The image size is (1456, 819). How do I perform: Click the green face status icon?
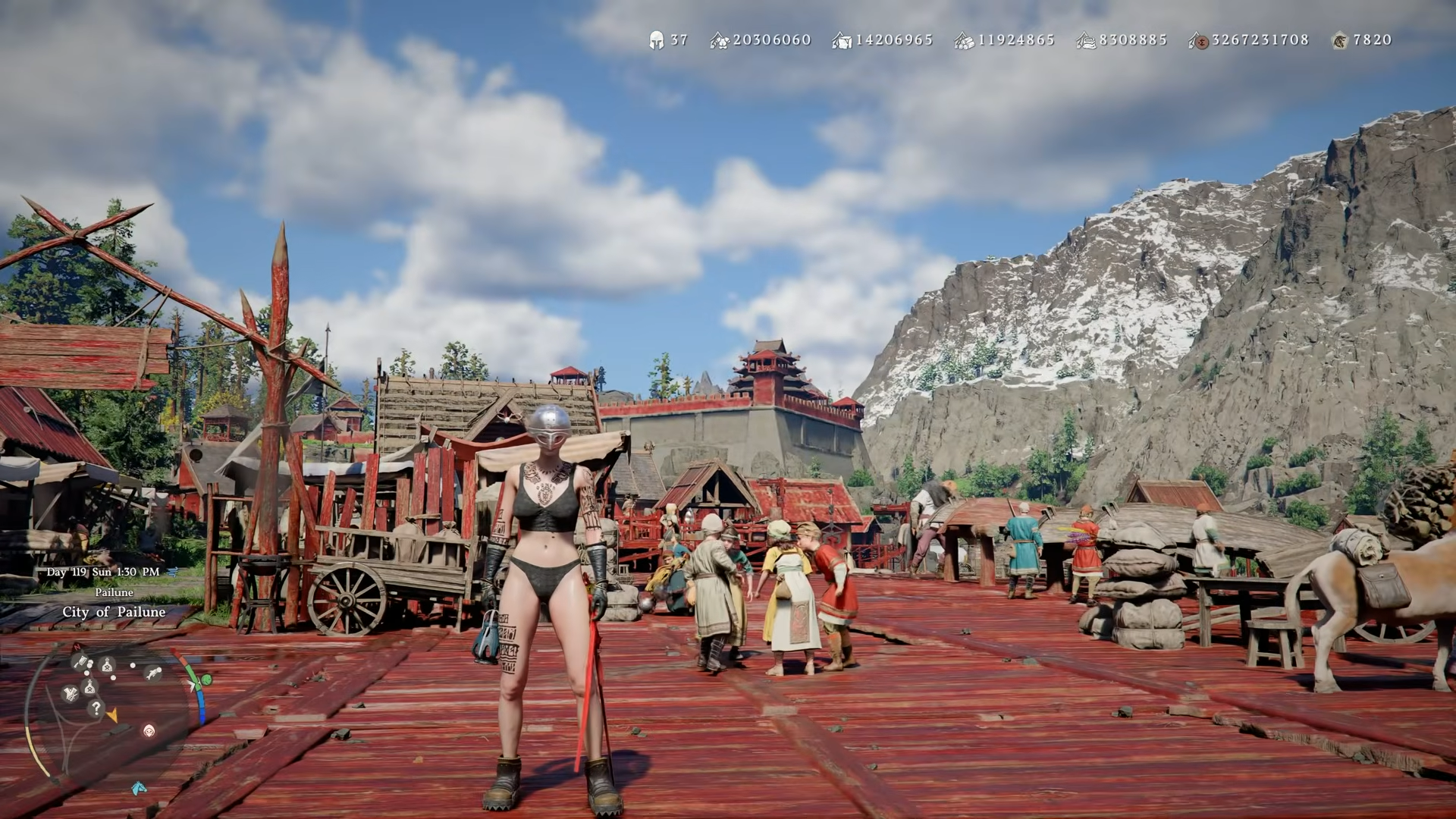coord(206,679)
